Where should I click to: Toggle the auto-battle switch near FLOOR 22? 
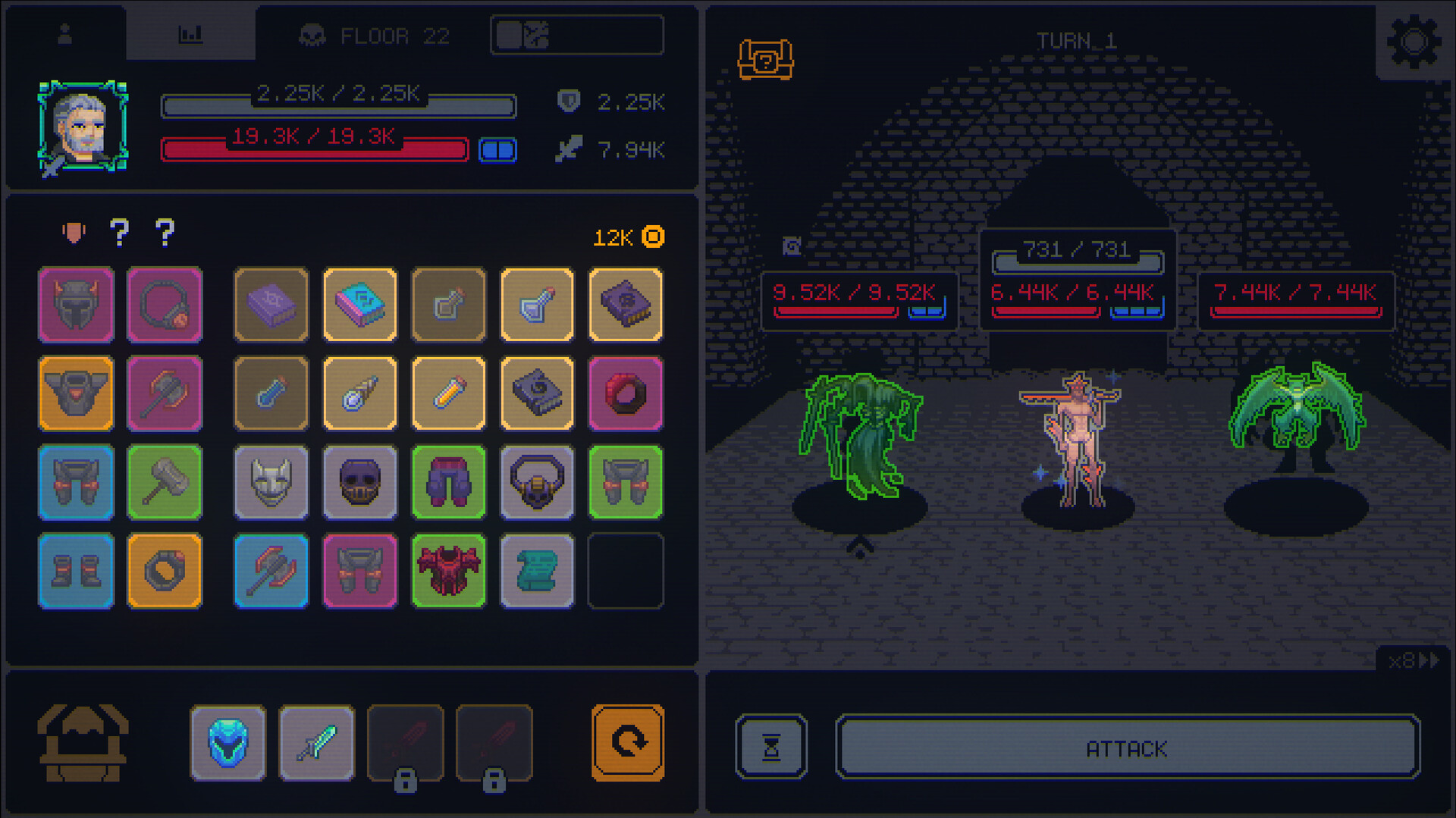coord(576,34)
